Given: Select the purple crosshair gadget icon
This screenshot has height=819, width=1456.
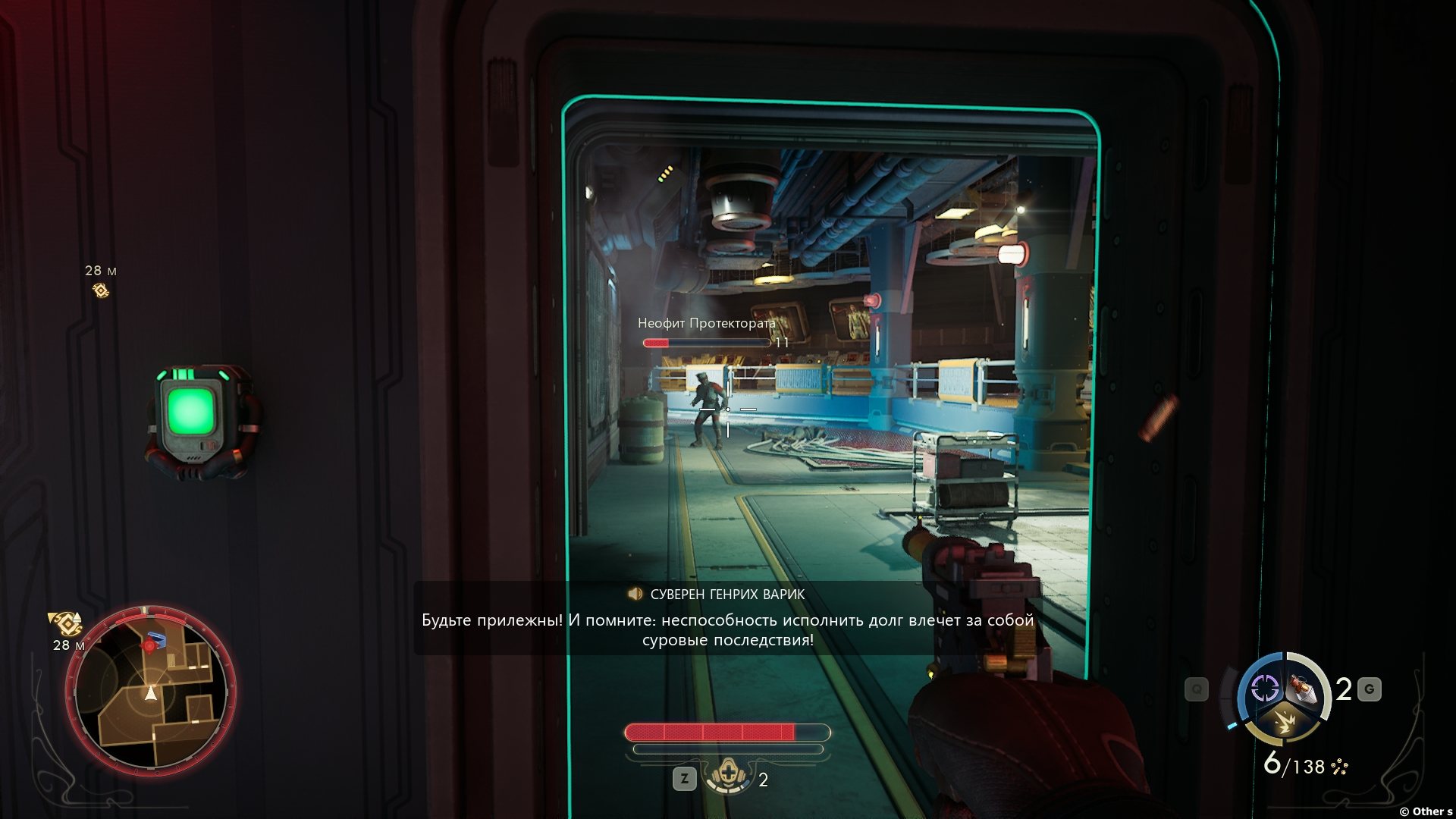Looking at the screenshot, I should 1264,689.
